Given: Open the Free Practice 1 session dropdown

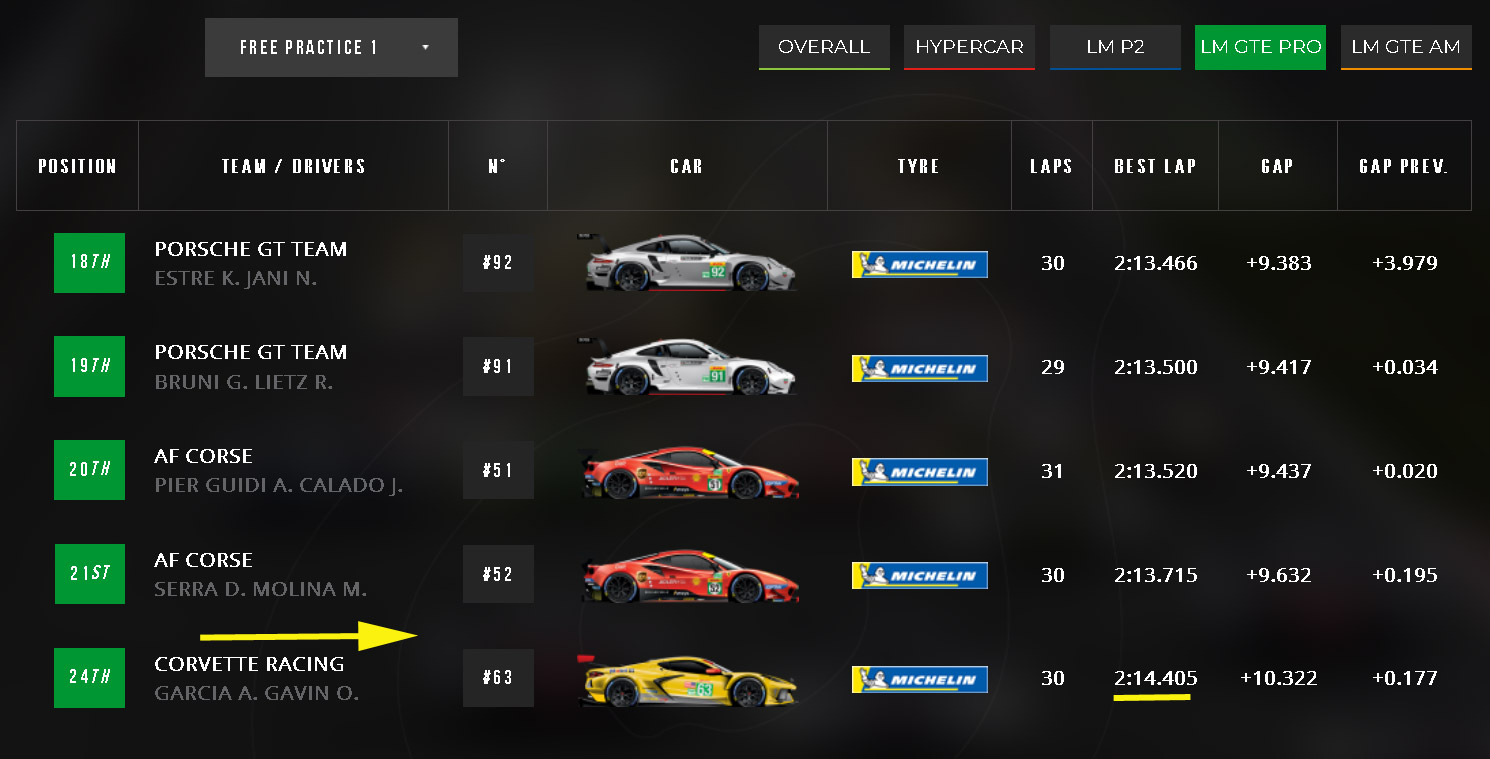Looking at the screenshot, I should pos(331,48).
